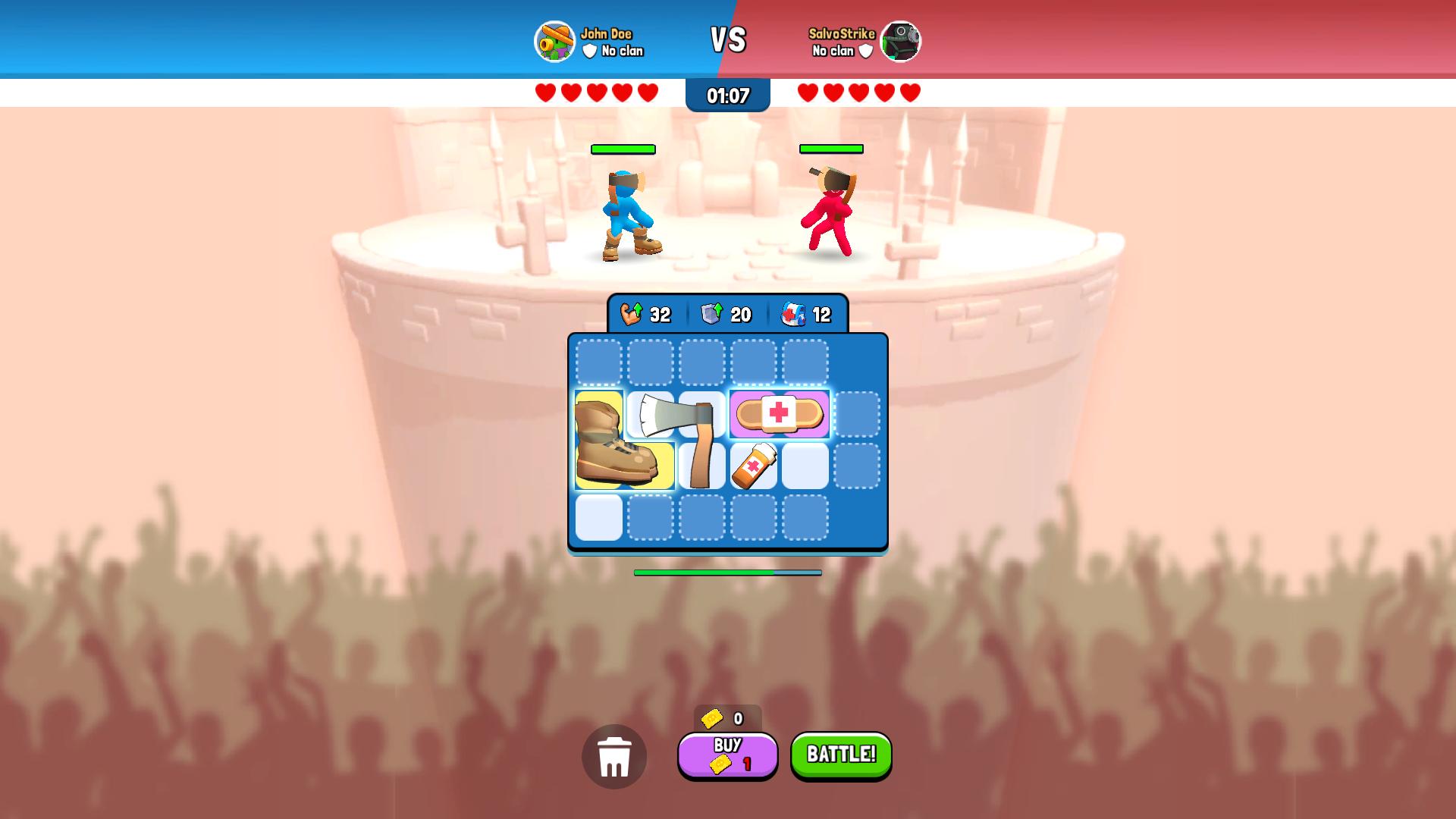This screenshot has height=819, width=1456.
Task: Select the healing medkit stat icon
Action: [793, 313]
